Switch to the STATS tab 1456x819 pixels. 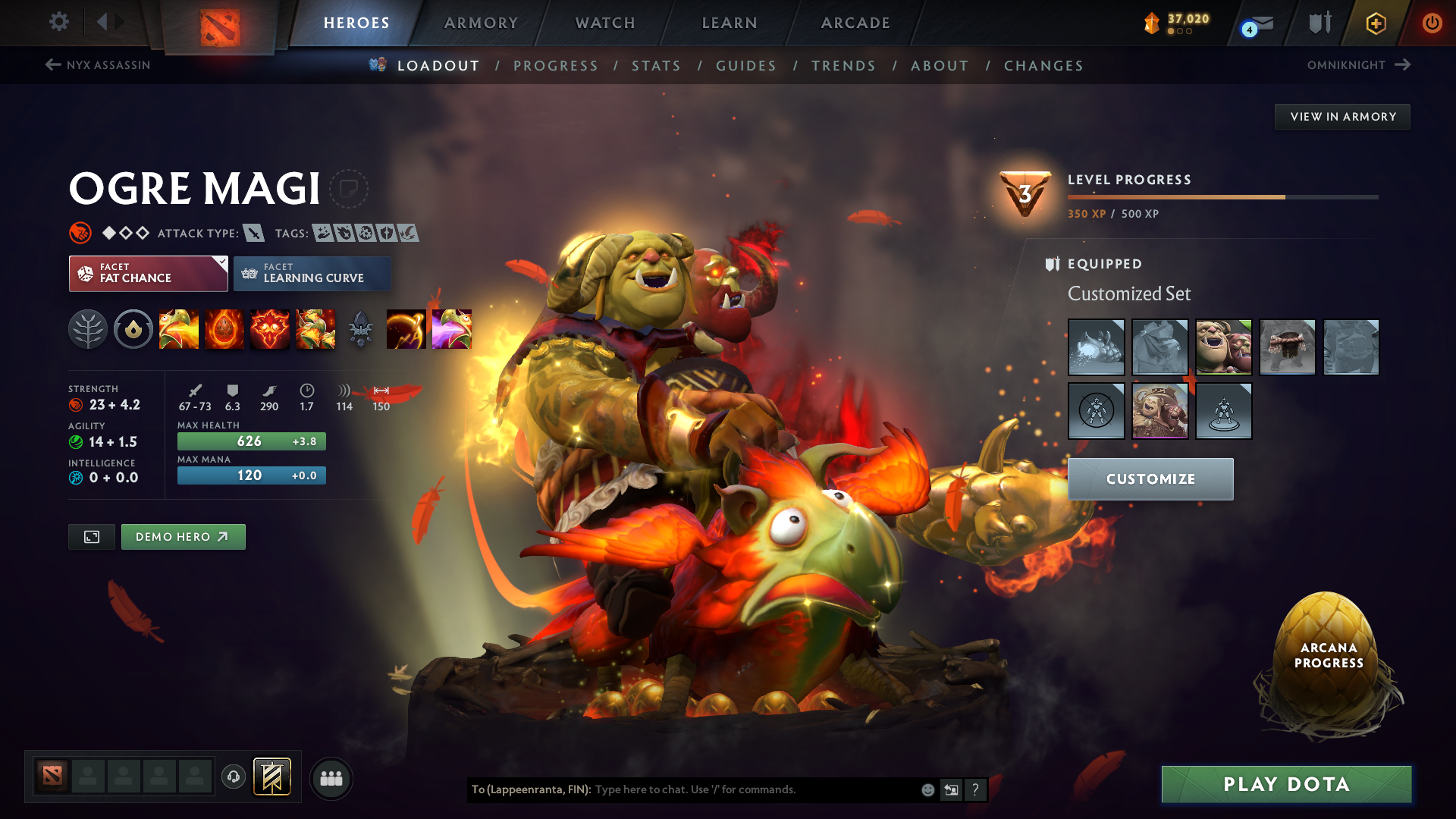(x=657, y=65)
